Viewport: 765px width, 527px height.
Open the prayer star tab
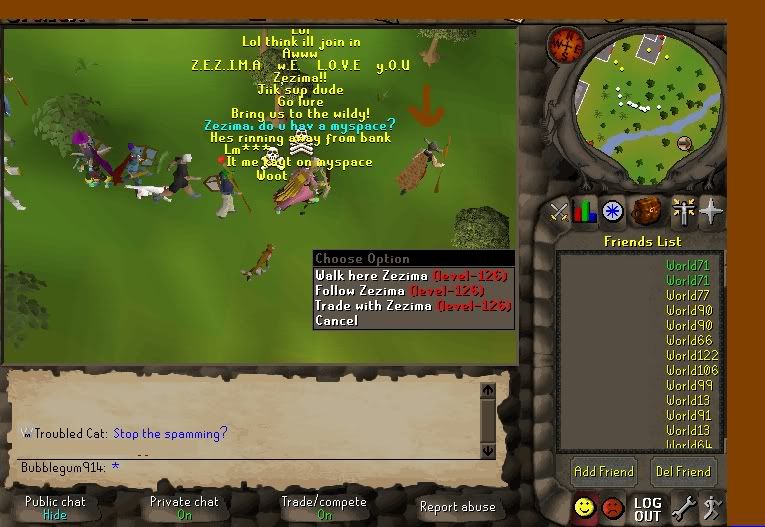(x=712, y=212)
